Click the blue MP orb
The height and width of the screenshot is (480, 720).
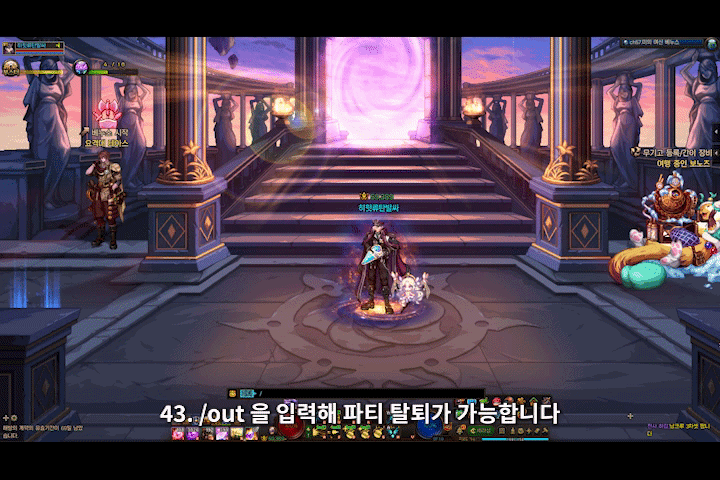pos(430,426)
